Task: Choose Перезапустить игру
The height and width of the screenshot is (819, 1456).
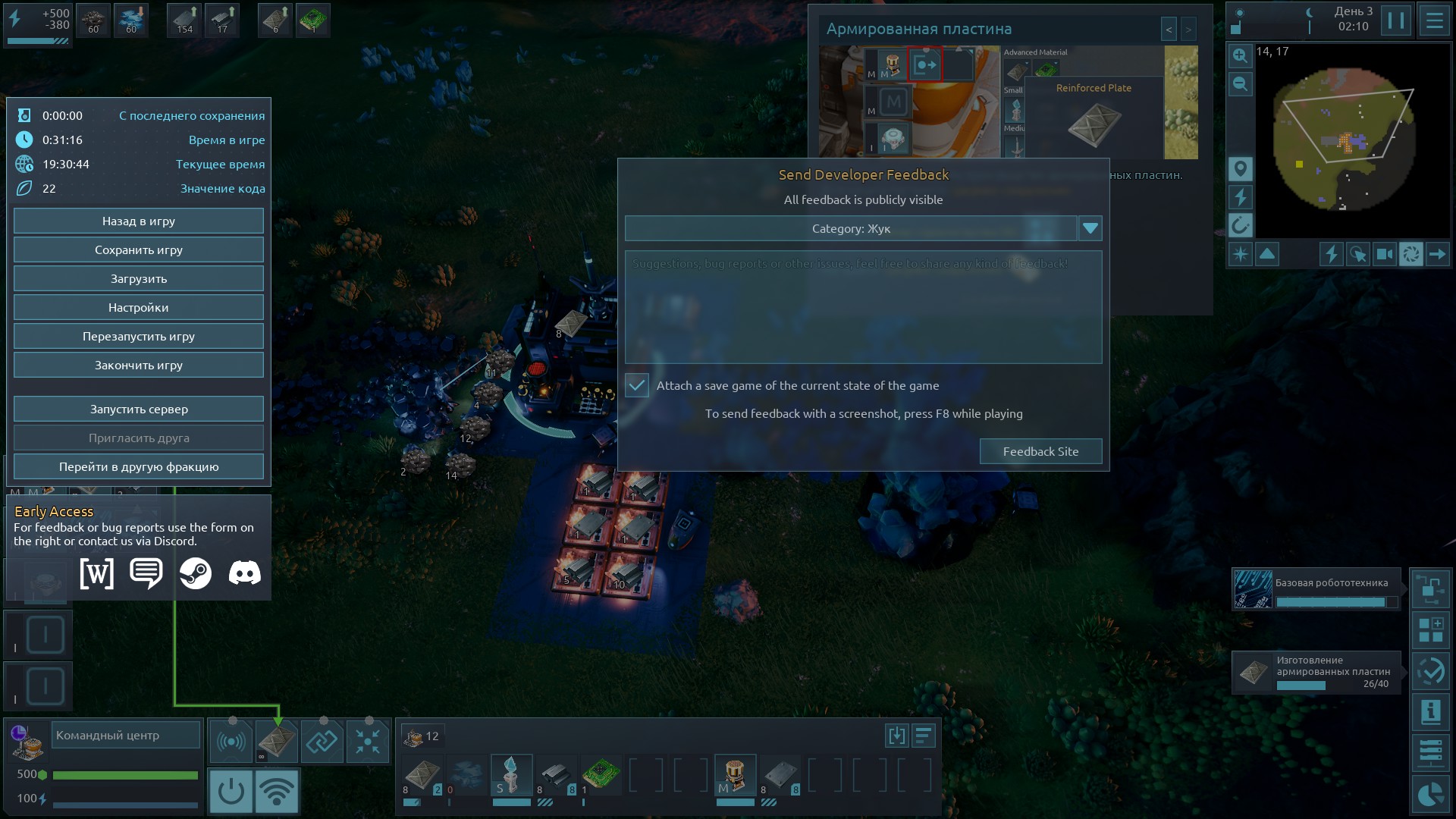Action: pos(139,337)
